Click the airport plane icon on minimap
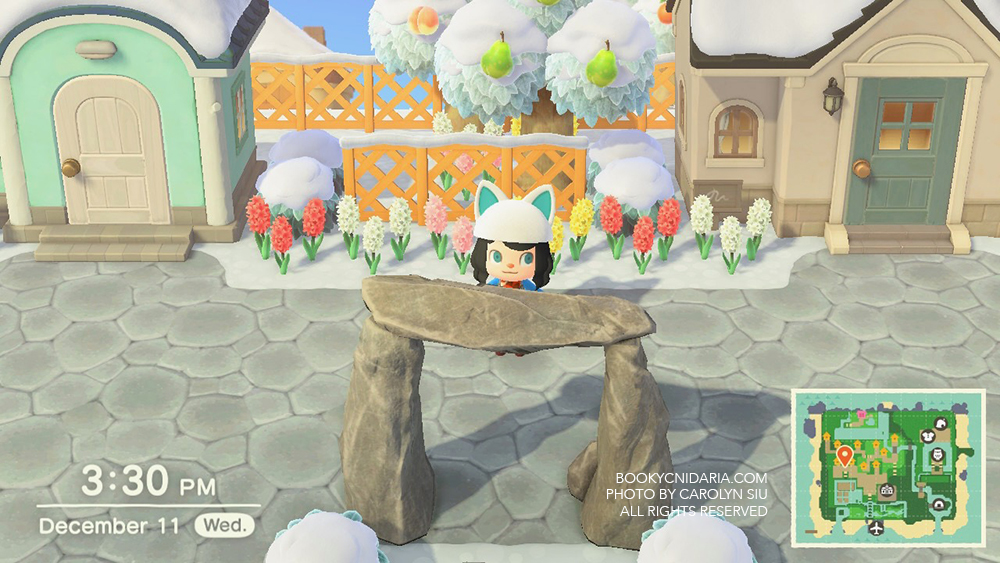Screen dimensions: 1000x563 pos(877,528)
